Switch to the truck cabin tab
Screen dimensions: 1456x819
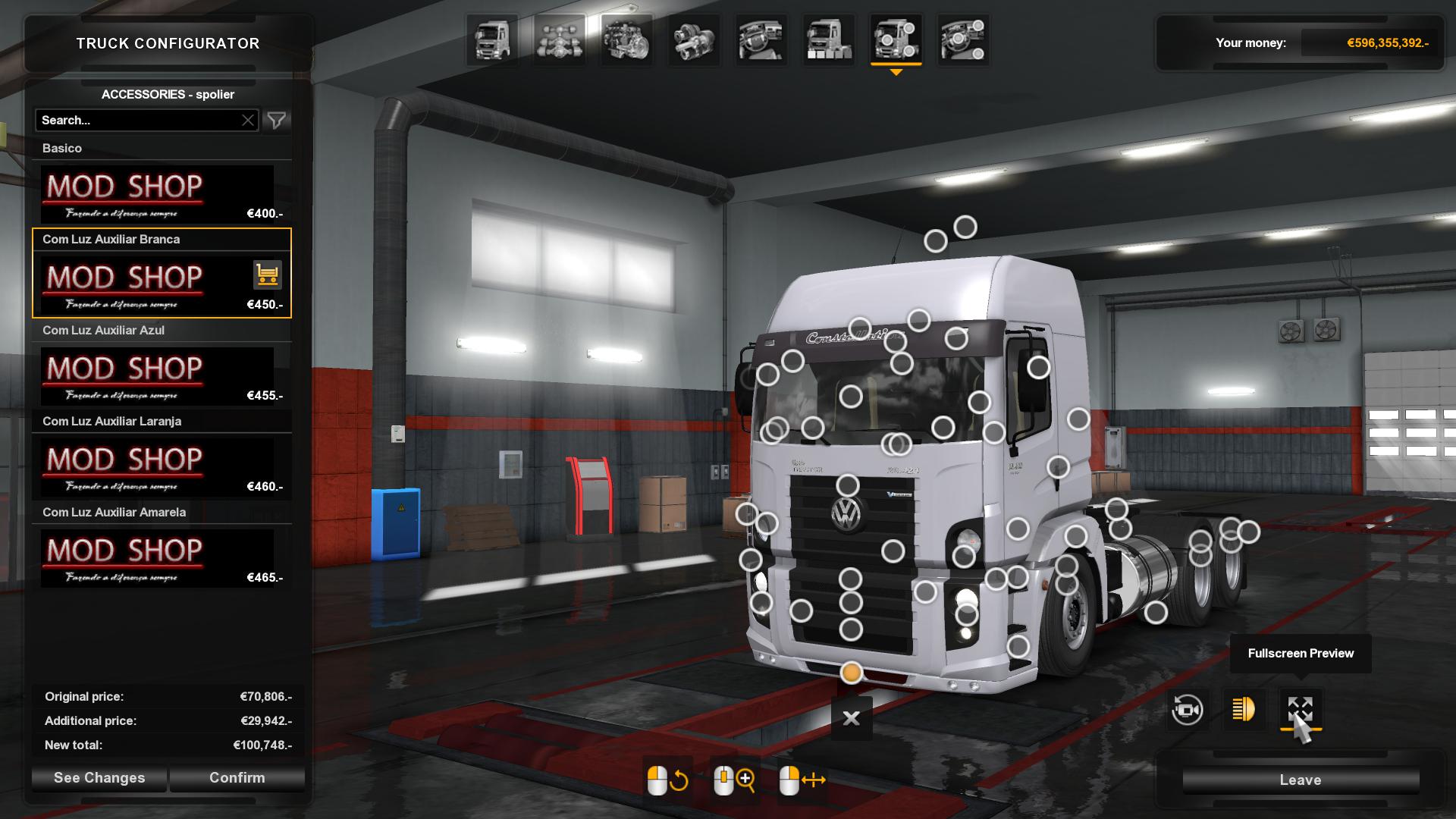(492, 40)
